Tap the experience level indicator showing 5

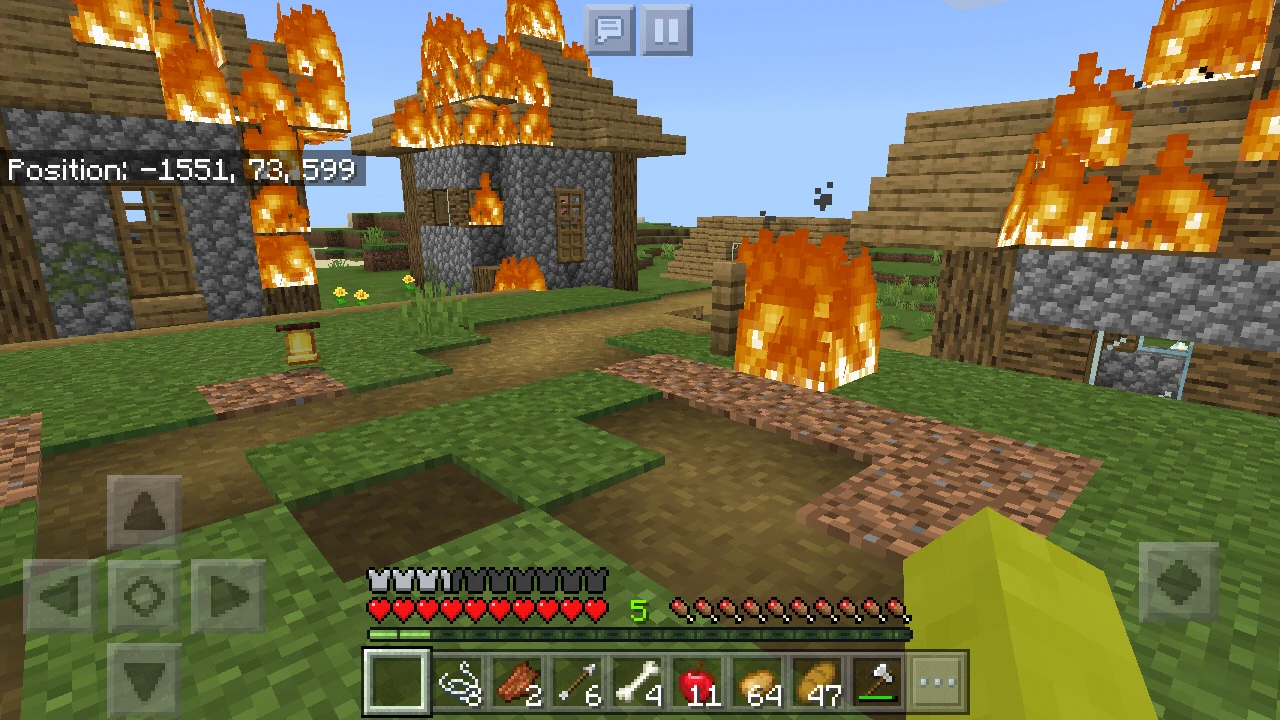pyautogui.click(x=638, y=610)
